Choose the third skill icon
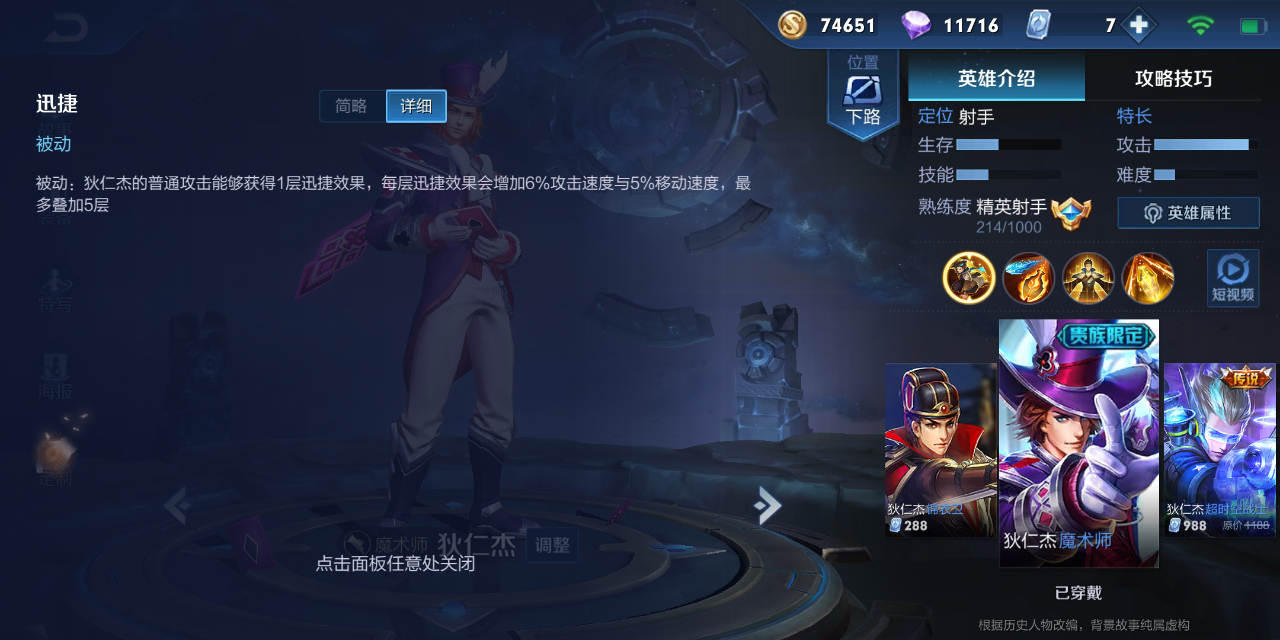Screen dimensions: 1280x640 pyautogui.click(x=1088, y=277)
